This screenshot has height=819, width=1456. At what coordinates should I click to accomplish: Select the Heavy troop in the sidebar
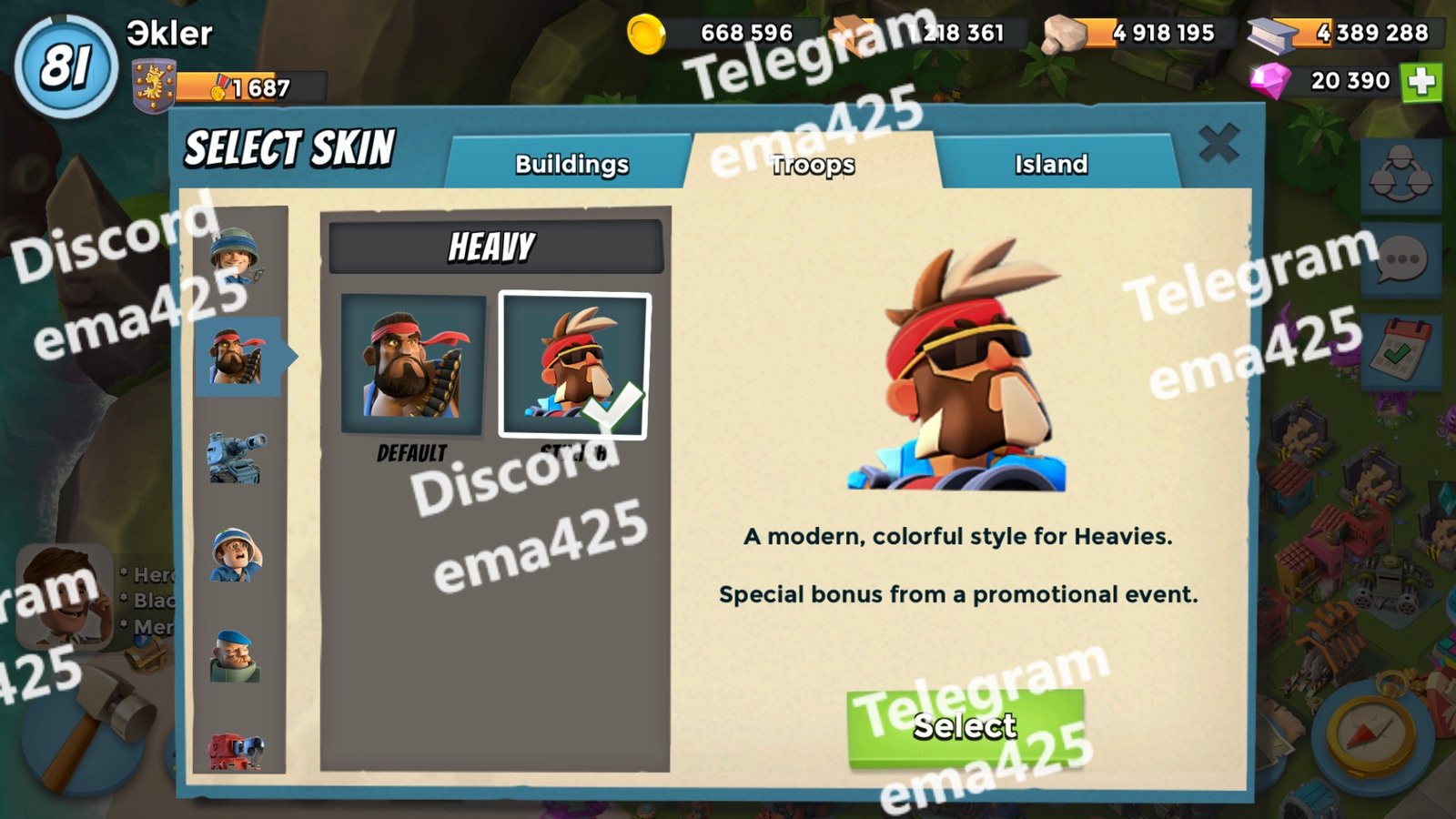[x=237, y=357]
